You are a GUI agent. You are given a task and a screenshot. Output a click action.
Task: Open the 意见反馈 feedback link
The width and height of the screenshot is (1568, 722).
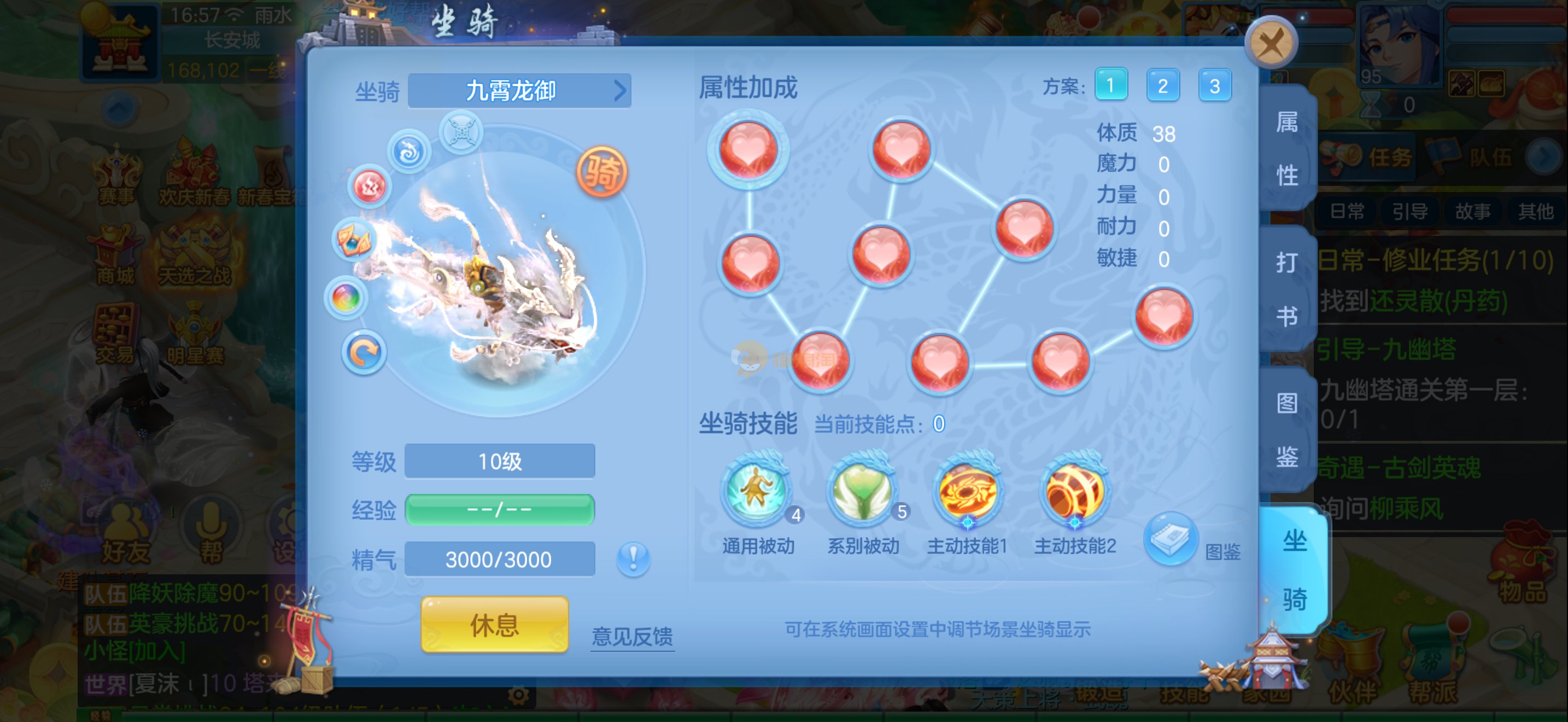(x=632, y=636)
